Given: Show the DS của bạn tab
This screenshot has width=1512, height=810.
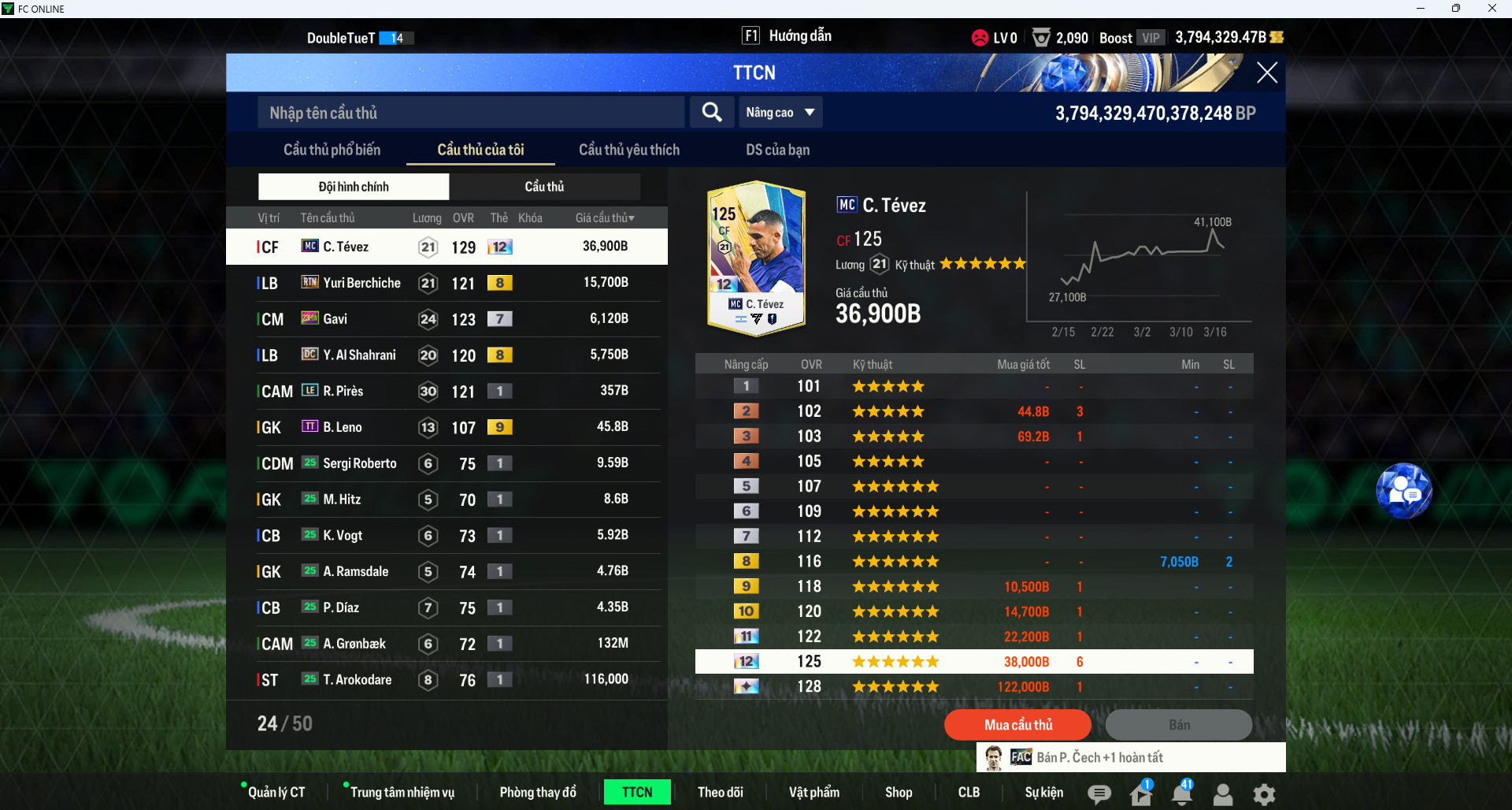Looking at the screenshot, I should click(777, 150).
